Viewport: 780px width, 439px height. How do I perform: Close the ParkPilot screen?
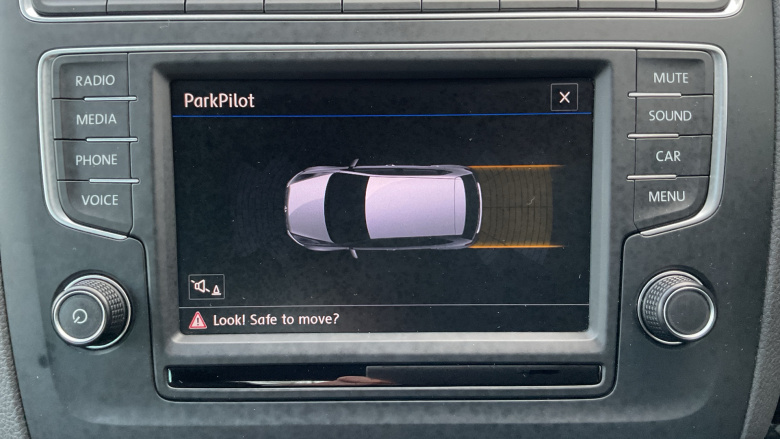pos(564,97)
